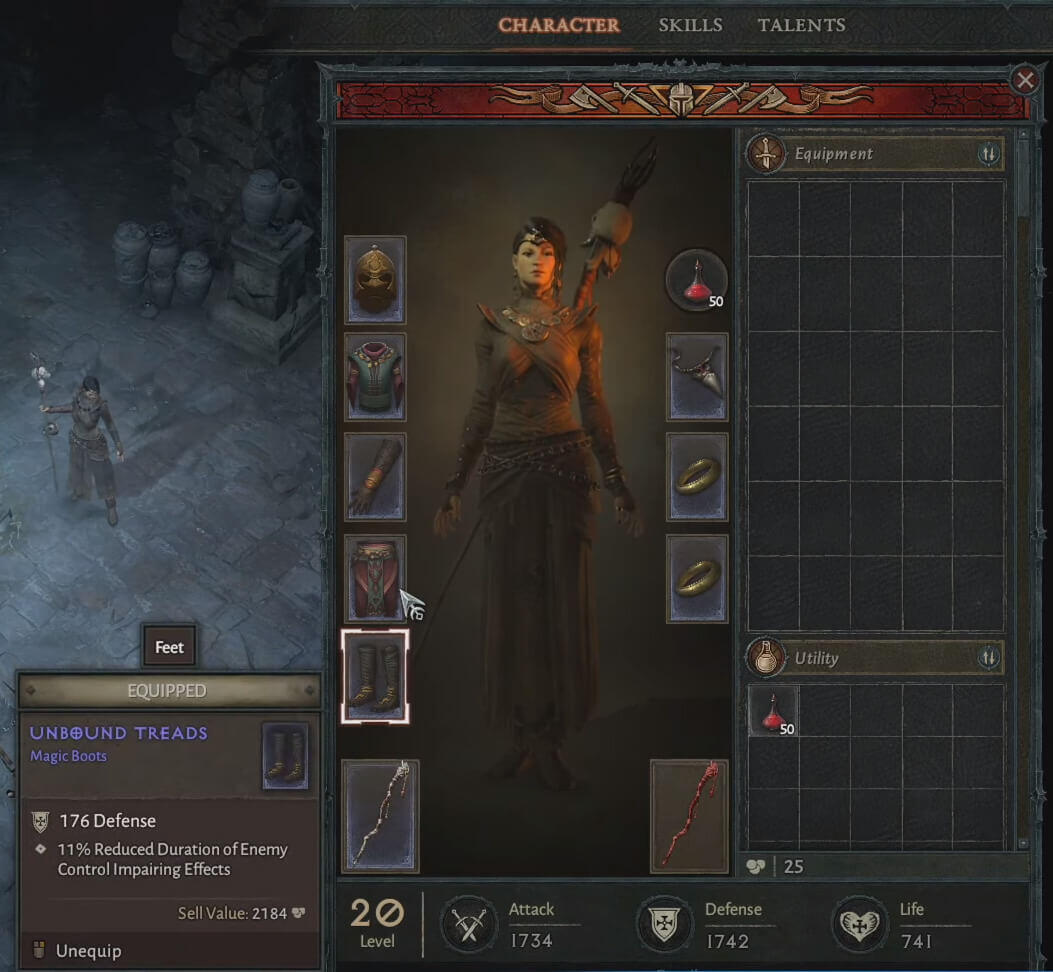Screen dimensions: 1053x972
Task: Click the round health potion slot
Action: point(696,280)
